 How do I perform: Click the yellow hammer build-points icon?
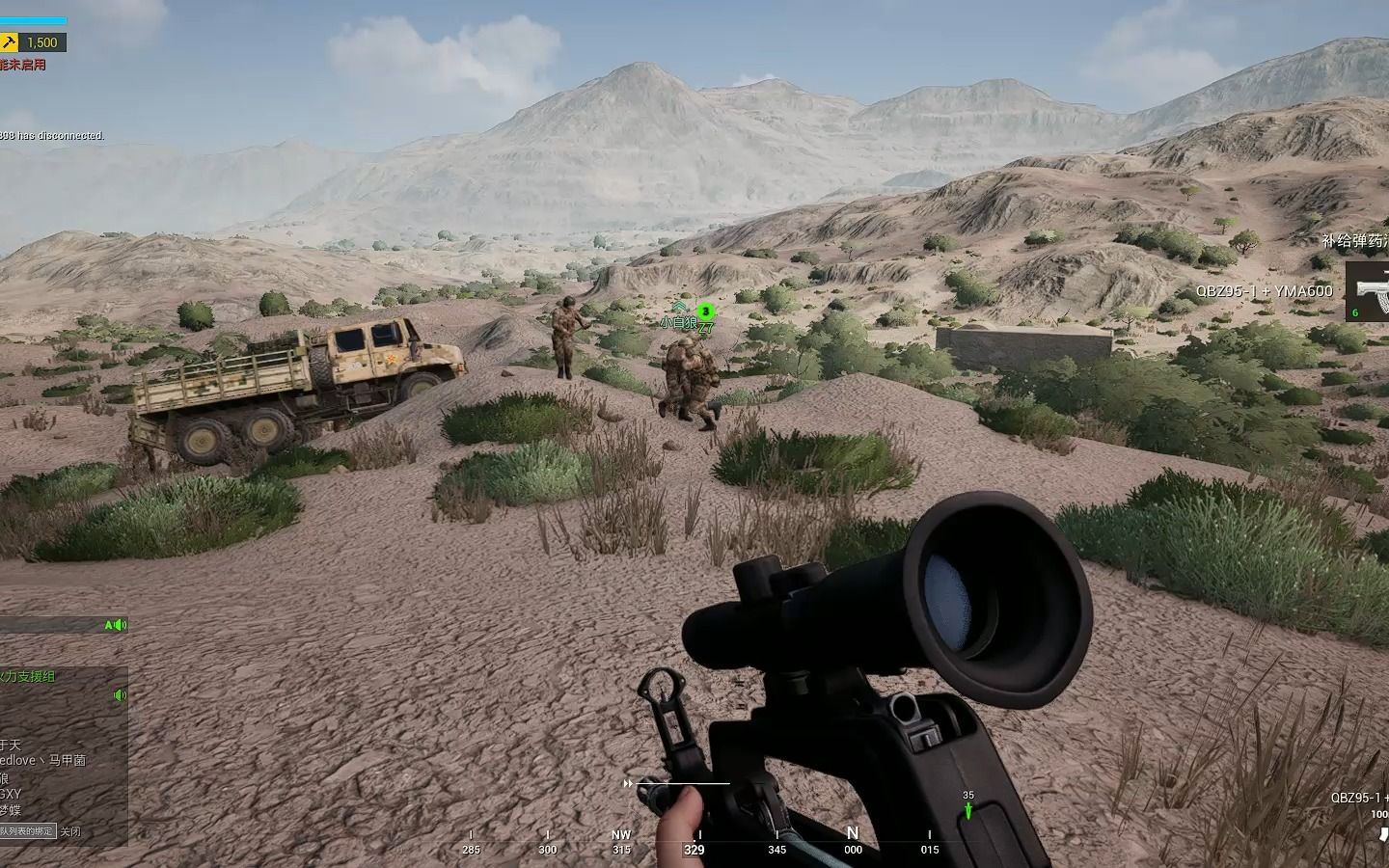10,41
